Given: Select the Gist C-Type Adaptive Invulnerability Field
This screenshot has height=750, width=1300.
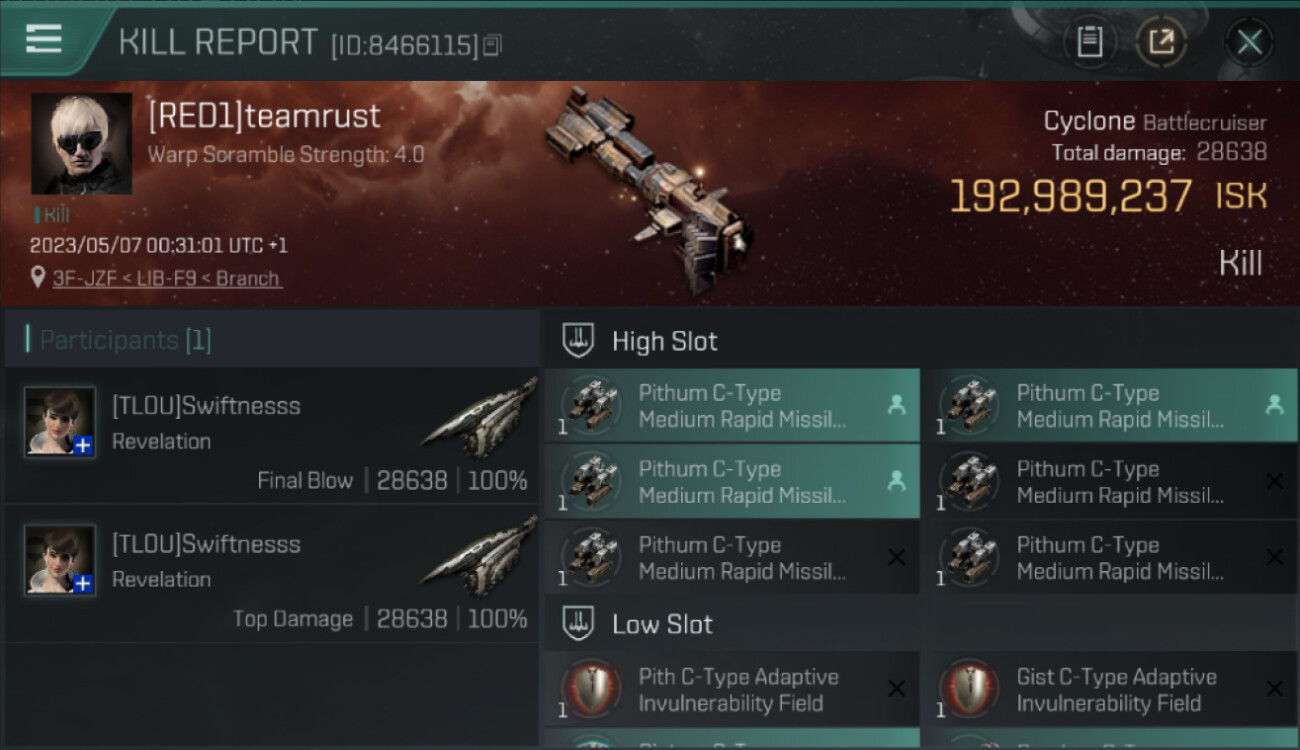Looking at the screenshot, I should pos(1109,690).
